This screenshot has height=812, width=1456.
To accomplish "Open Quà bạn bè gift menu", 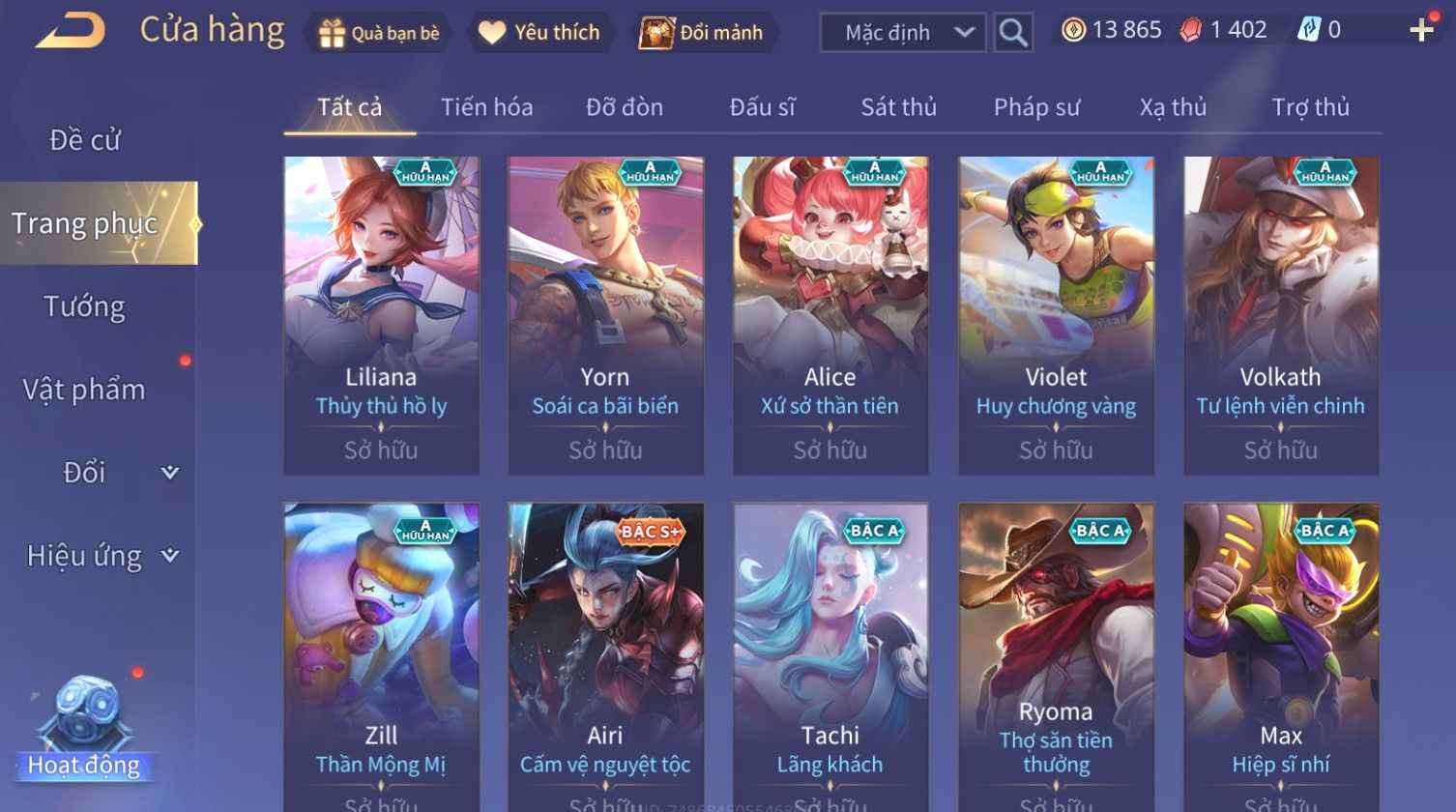I will point(379,33).
